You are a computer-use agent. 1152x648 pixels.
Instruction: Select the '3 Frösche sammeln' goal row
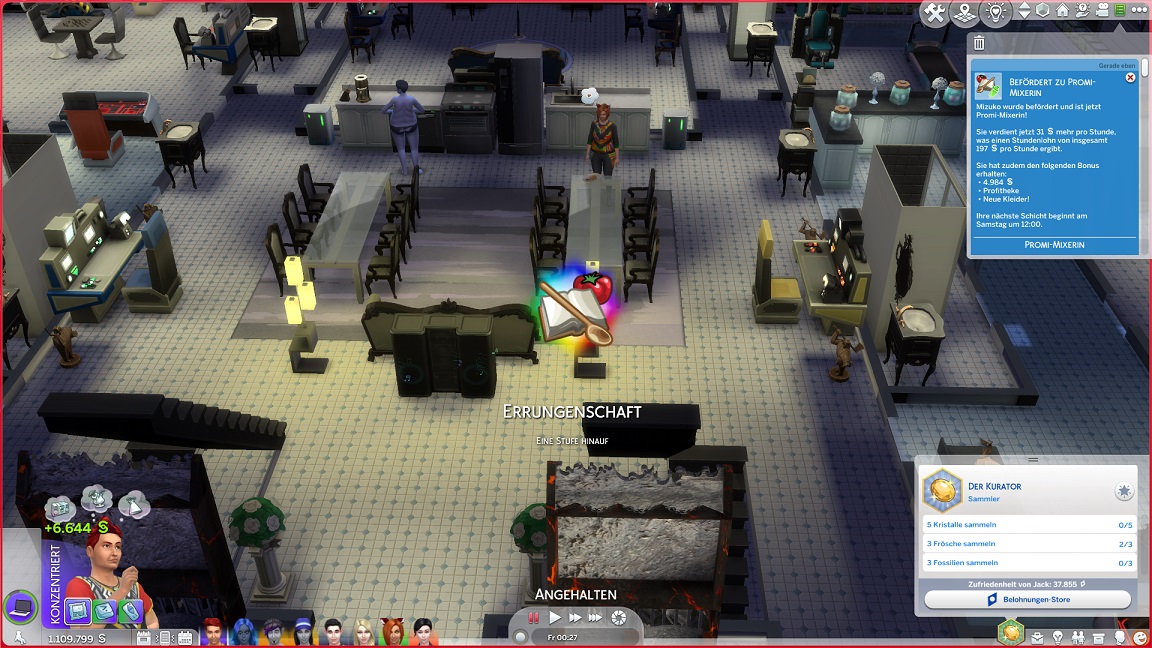[x=1027, y=544]
